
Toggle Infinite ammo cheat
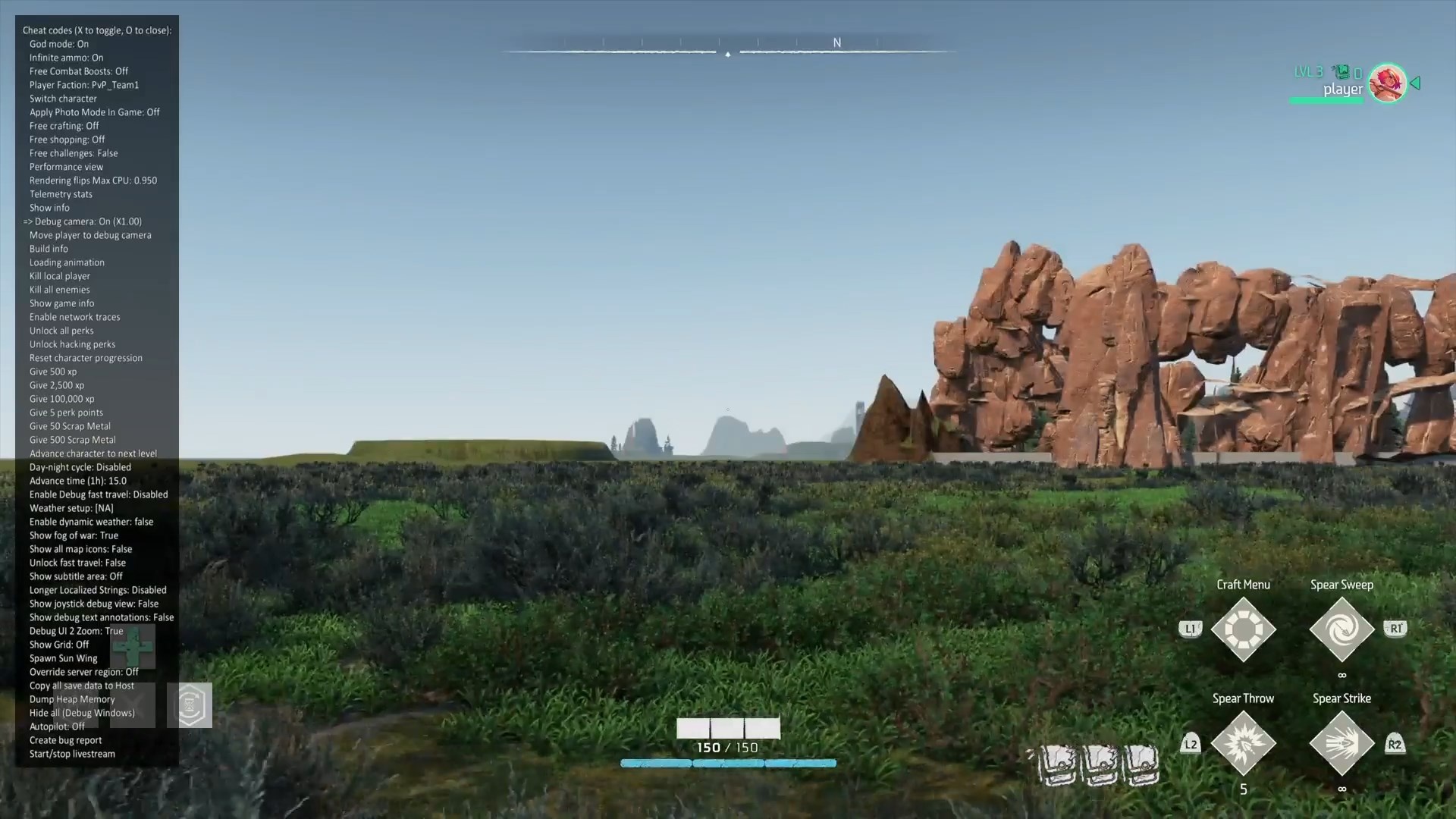[x=66, y=58]
